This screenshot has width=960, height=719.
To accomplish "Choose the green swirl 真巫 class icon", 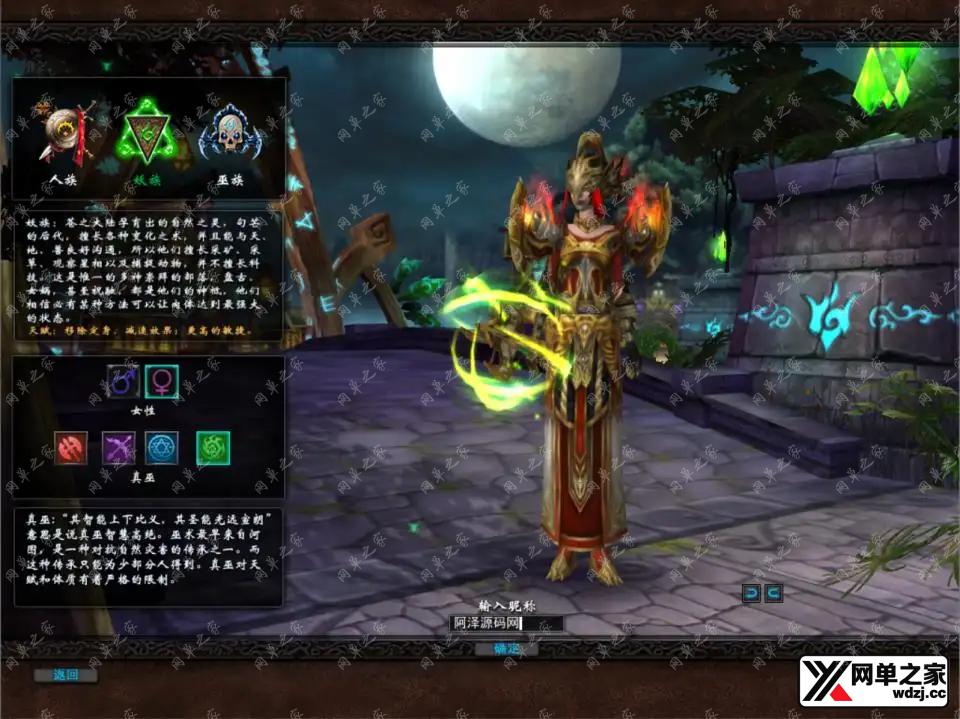I will [213, 448].
